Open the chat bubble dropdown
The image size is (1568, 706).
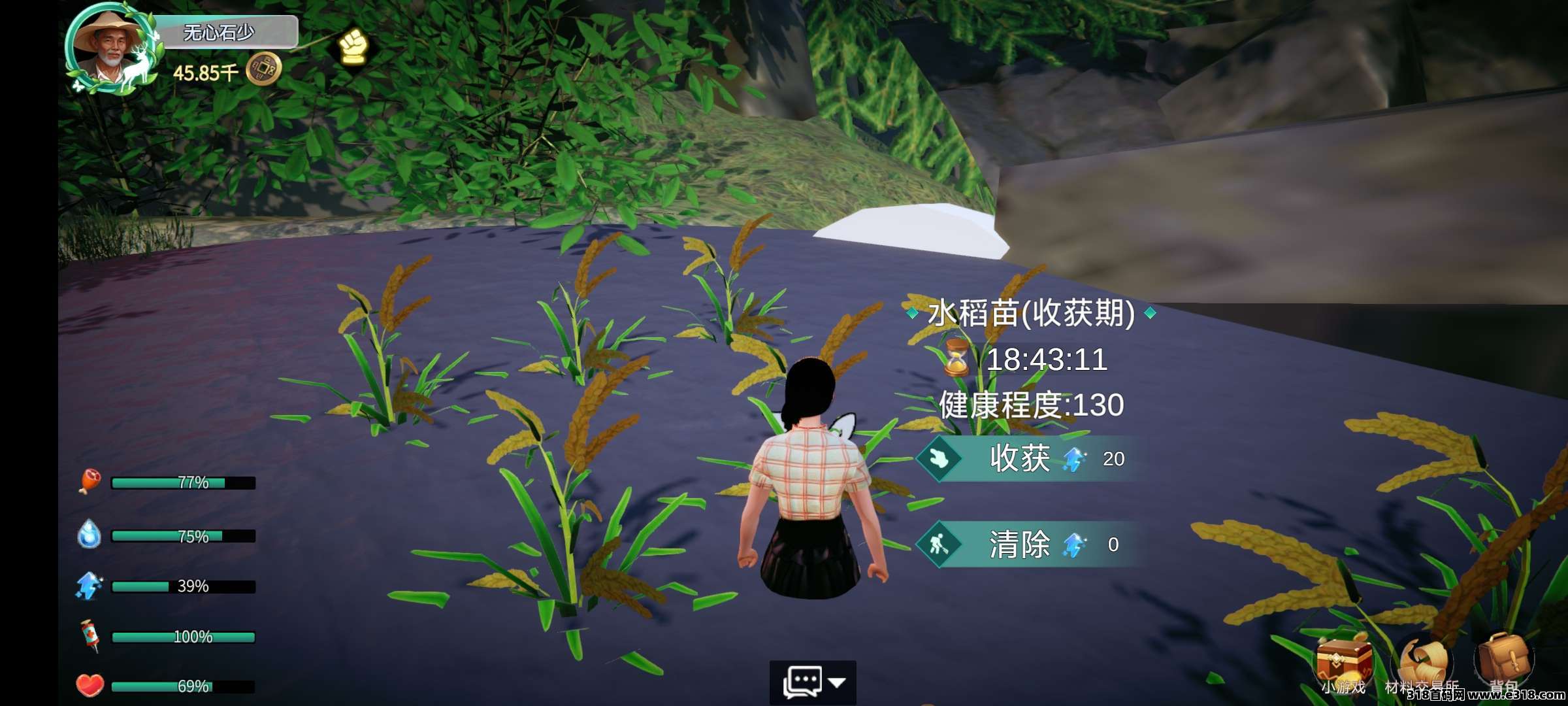click(812, 682)
